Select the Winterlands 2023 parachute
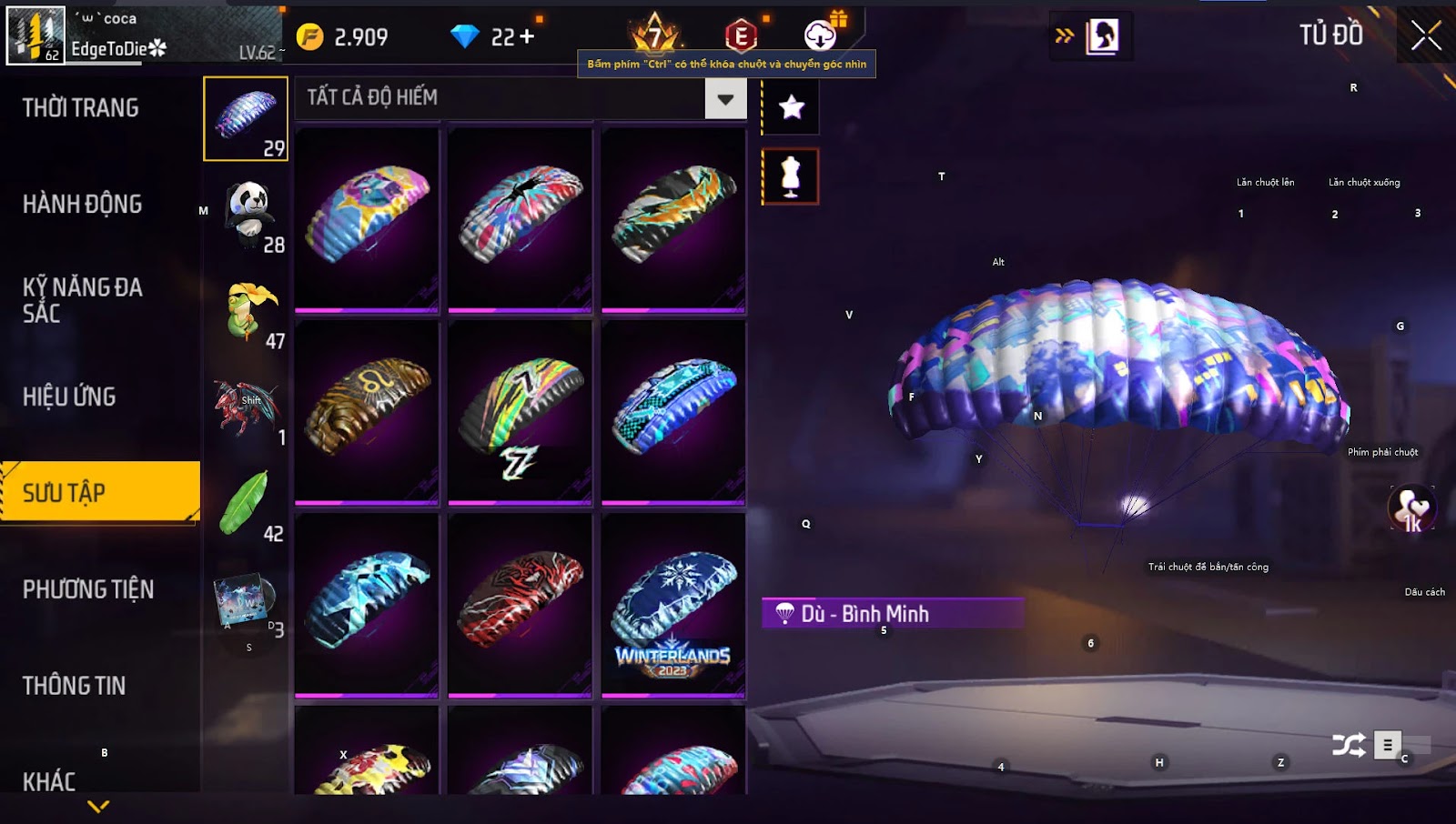The width and height of the screenshot is (1456, 824). click(673, 605)
